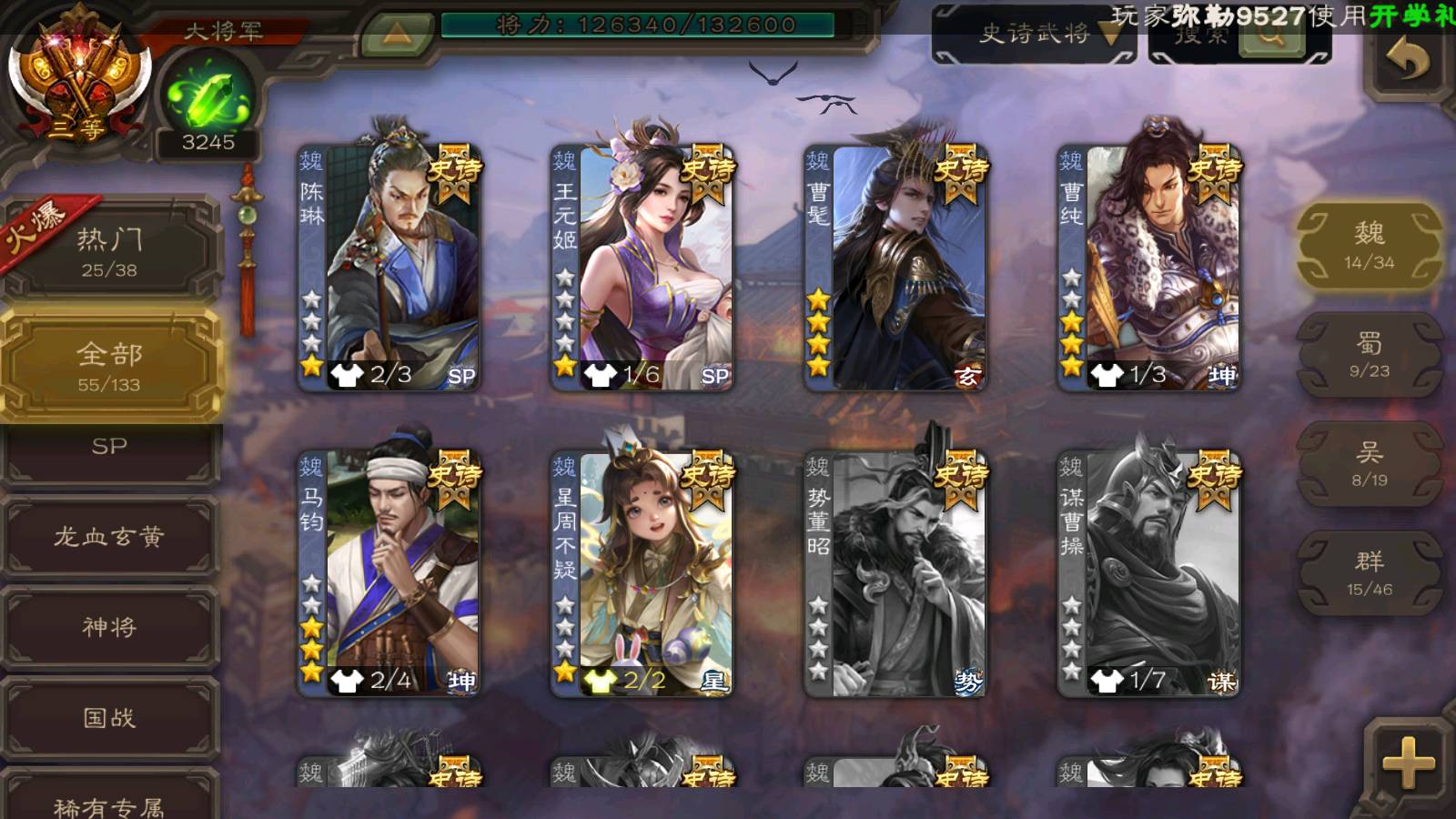Pick the 曹纯 hero card
Viewport: 1456px width, 819px height.
[1148, 268]
